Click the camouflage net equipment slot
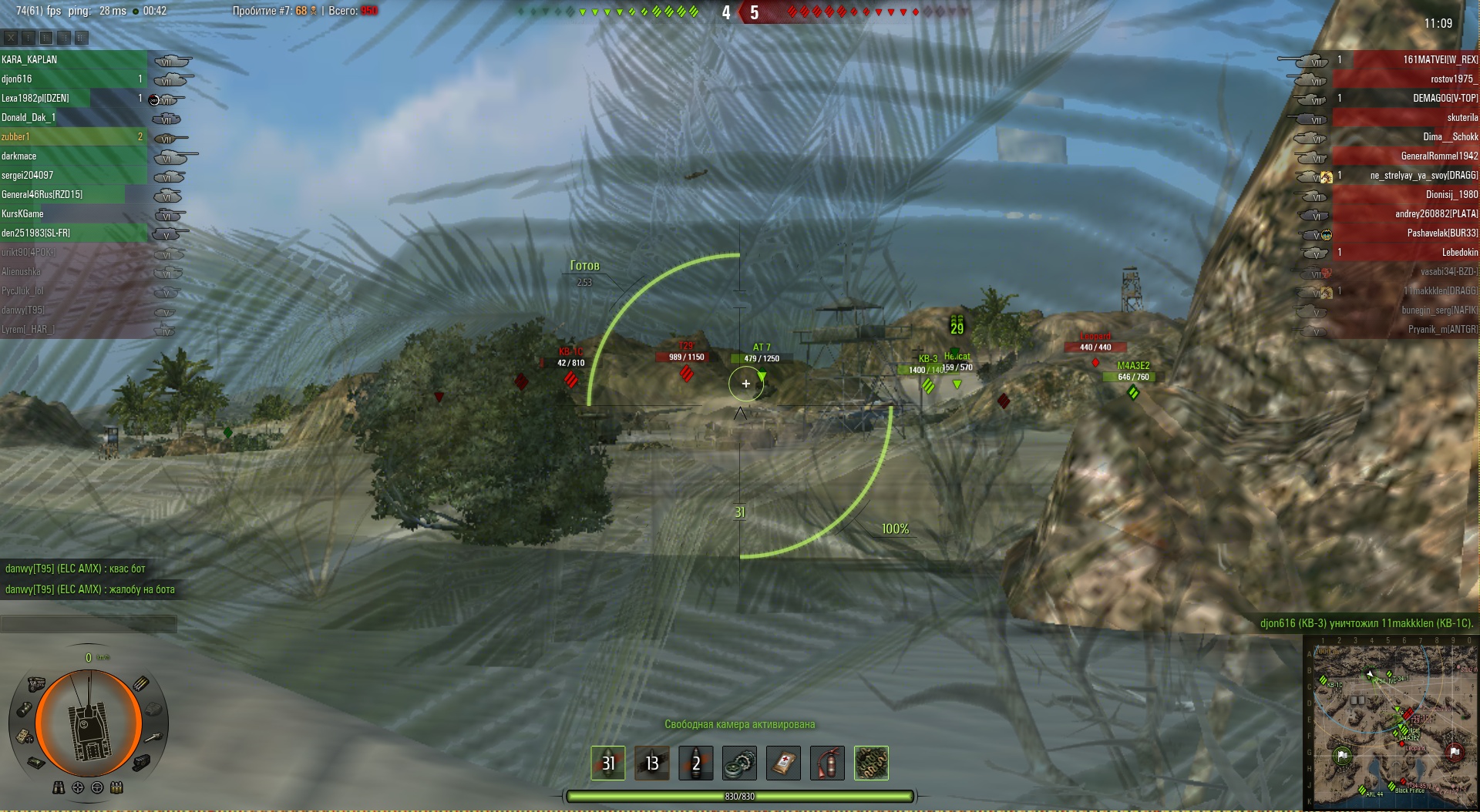This screenshot has height=812, width=1480. pos(871,763)
